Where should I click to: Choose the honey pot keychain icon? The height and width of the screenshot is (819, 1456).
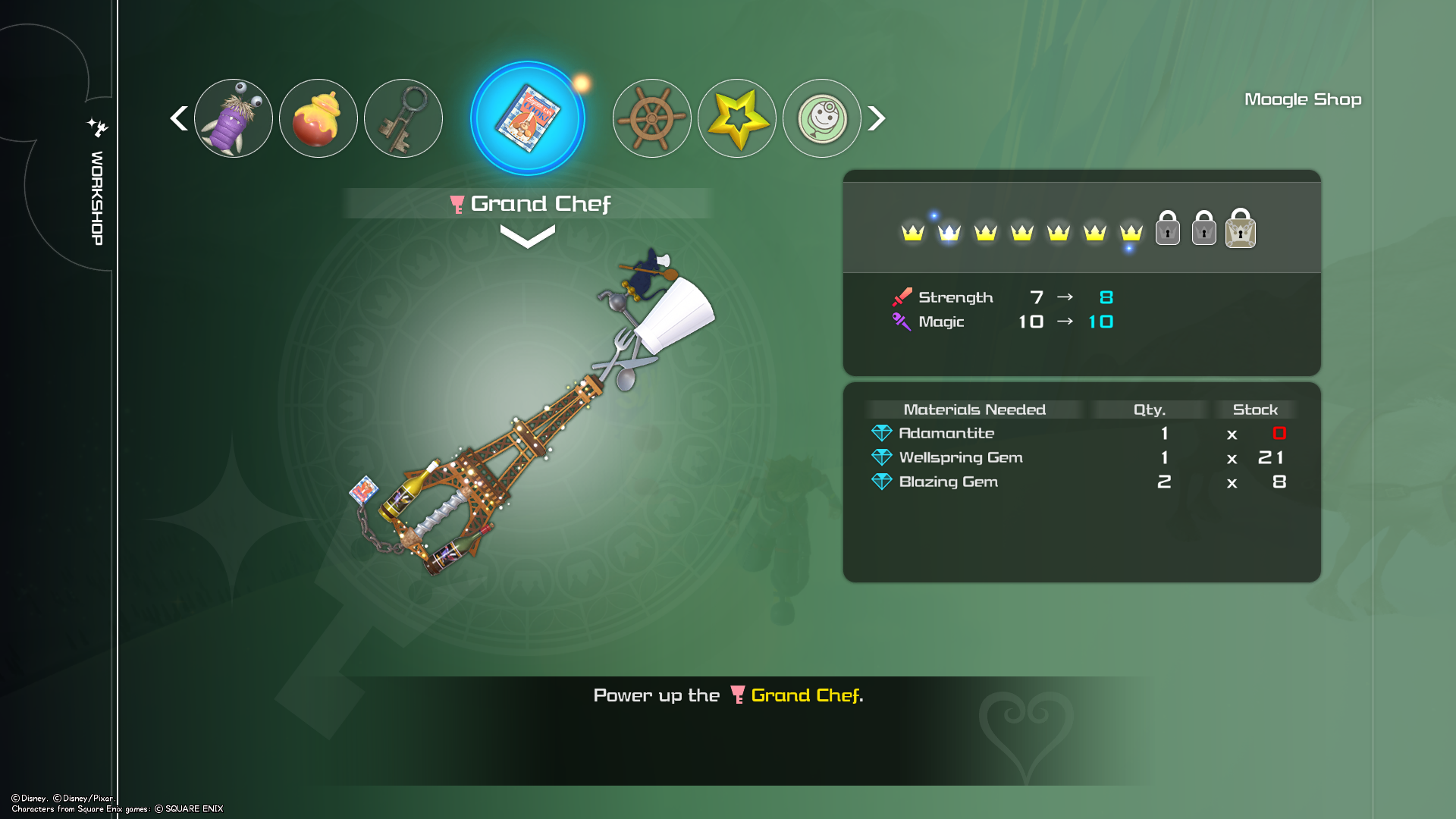[x=318, y=118]
